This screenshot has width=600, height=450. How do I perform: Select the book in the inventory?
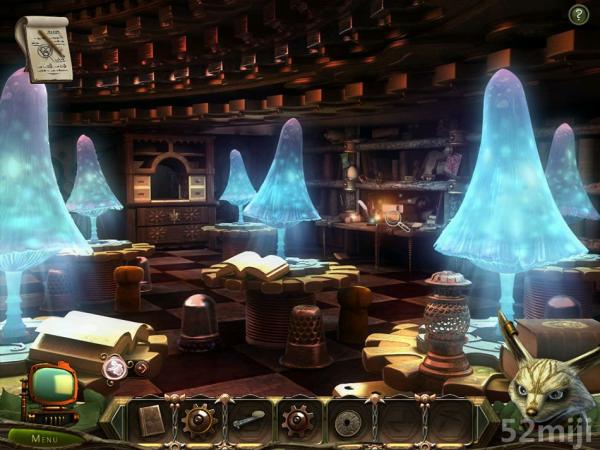pos(151,420)
